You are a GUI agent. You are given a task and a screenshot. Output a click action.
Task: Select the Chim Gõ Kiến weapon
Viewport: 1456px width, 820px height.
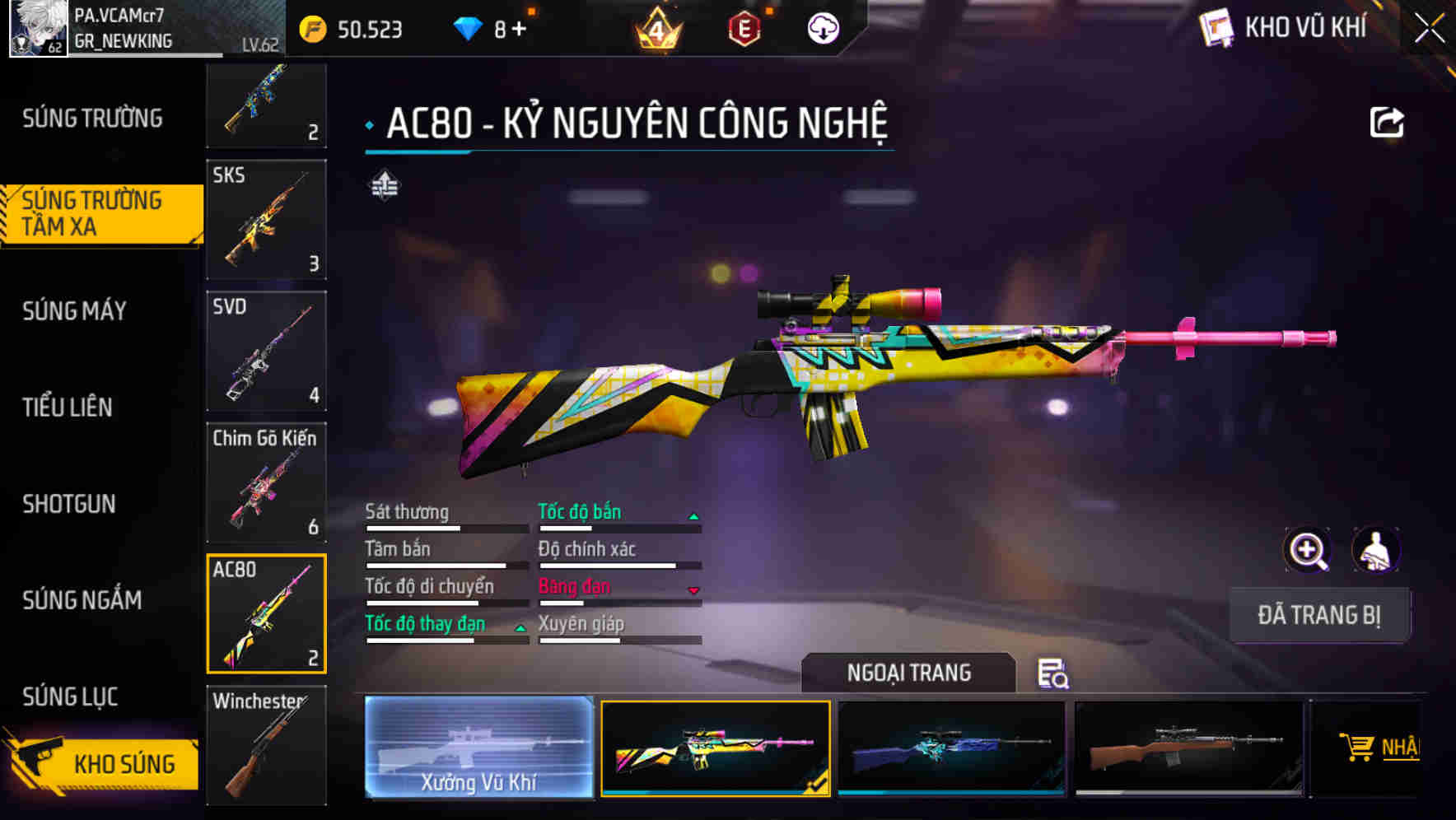click(265, 482)
